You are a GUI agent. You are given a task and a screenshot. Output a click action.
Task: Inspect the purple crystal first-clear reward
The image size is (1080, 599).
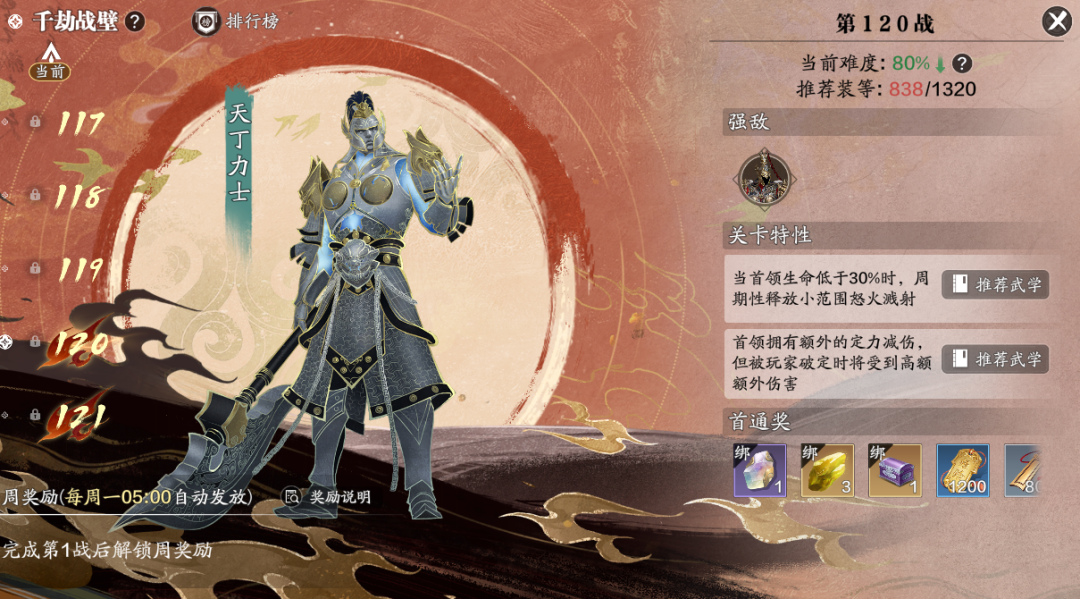760,470
